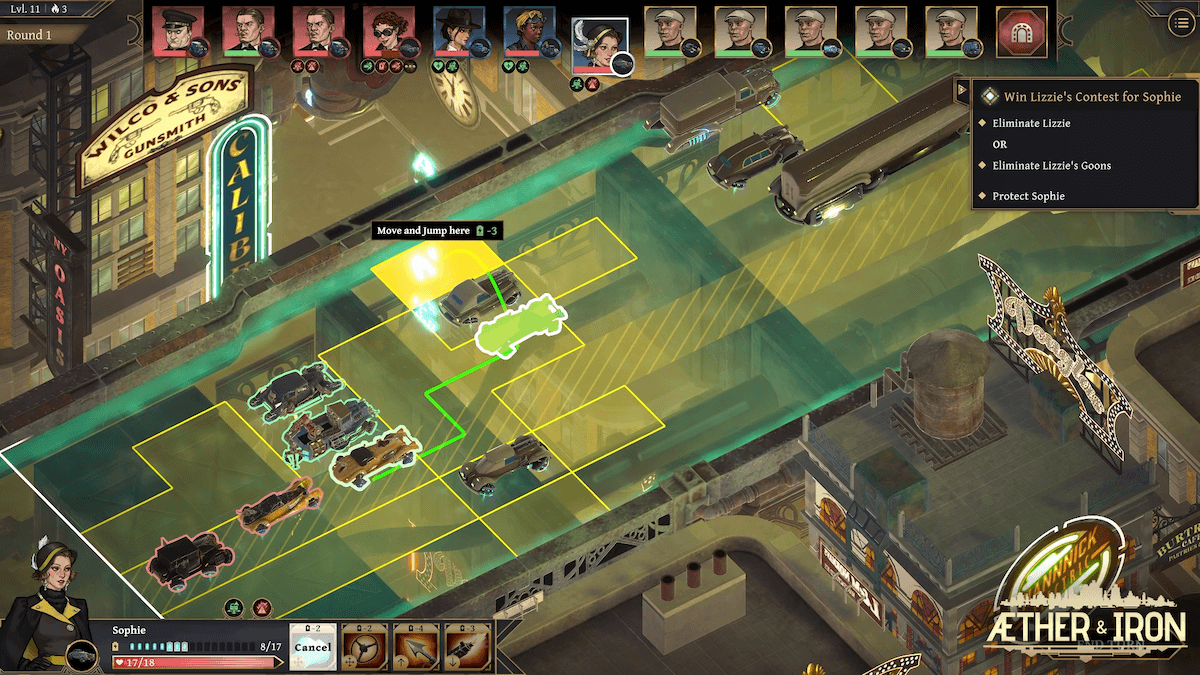Select the yellow headscarf woman portrait
This screenshot has height=675, width=1200.
[527, 31]
